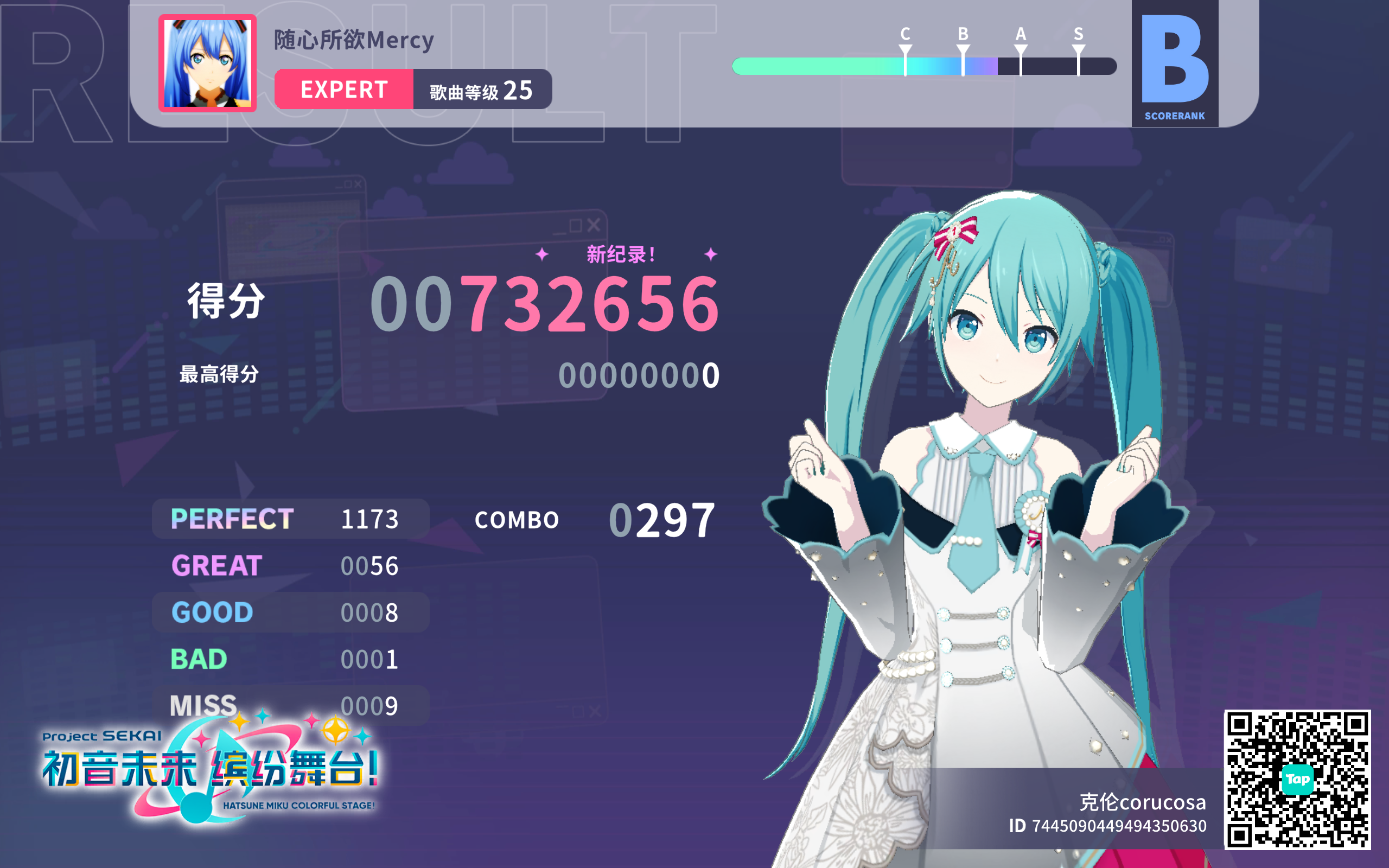Expand the 歌曲等级 25 difficulty detail
Image resolution: width=1389 pixels, height=868 pixels.
point(482,90)
